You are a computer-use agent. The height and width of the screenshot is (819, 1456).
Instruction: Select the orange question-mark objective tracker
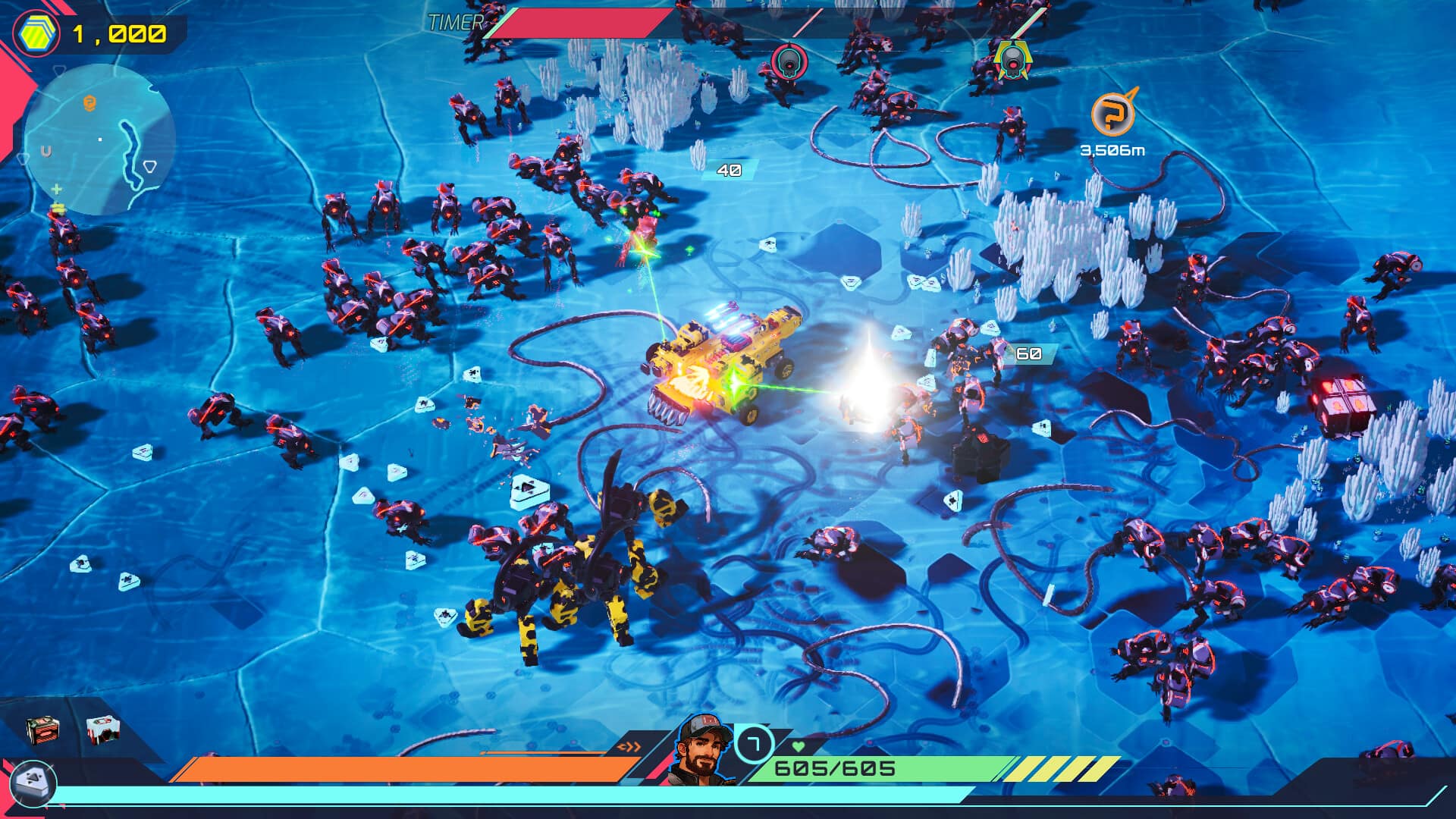[1112, 115]
